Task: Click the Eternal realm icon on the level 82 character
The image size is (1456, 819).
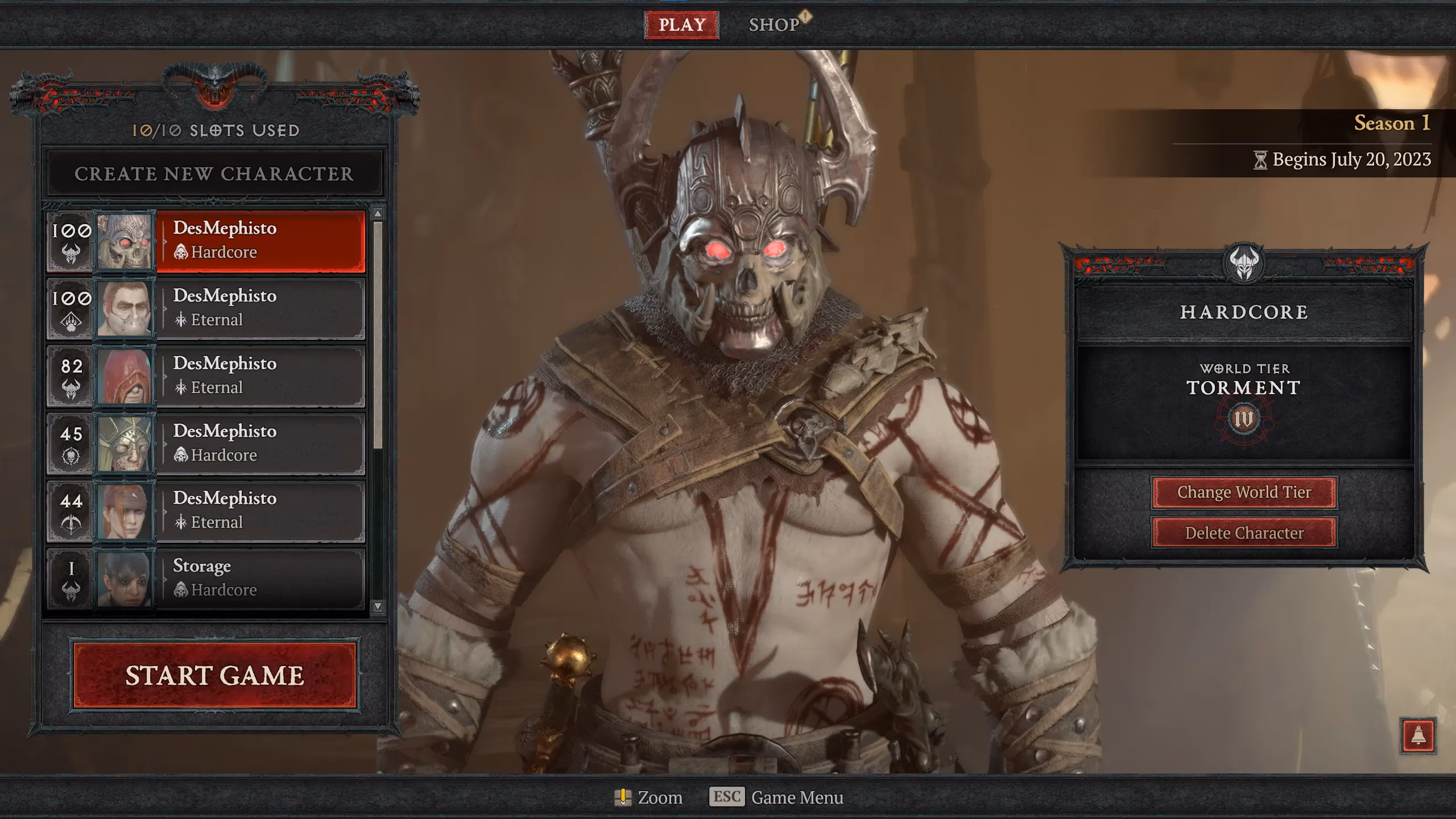Action: [181, 387]
